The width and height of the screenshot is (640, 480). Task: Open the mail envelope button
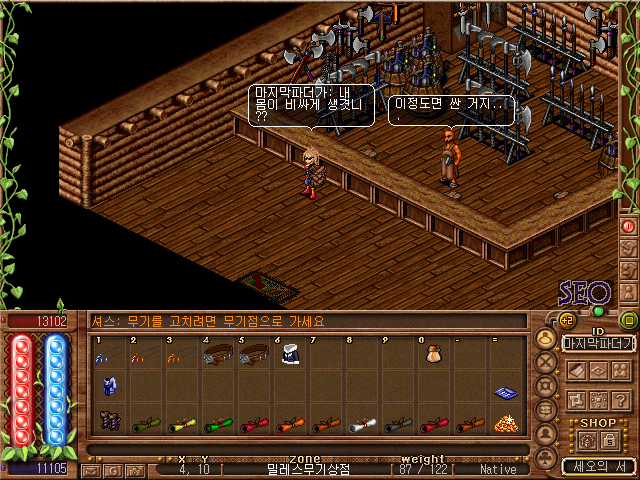coord(91,469)
